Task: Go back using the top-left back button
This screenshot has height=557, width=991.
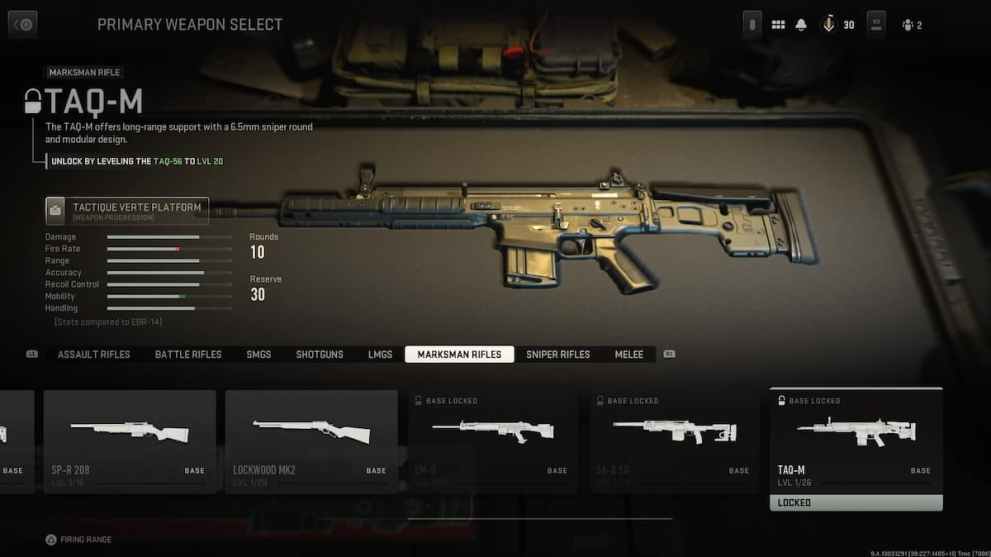Action: point(22,24)
